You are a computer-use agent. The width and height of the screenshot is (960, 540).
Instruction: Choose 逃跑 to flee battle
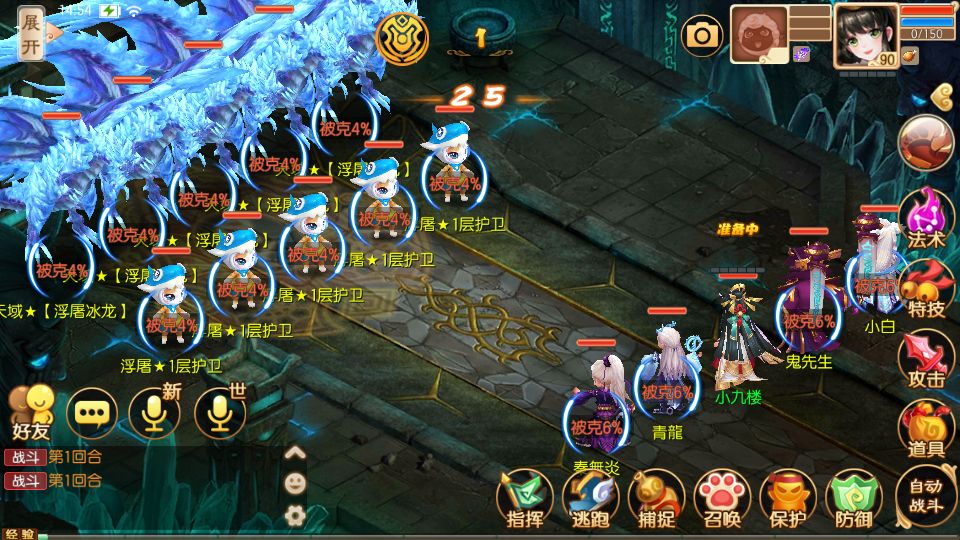pyautogui.click(x=590, y=498)
